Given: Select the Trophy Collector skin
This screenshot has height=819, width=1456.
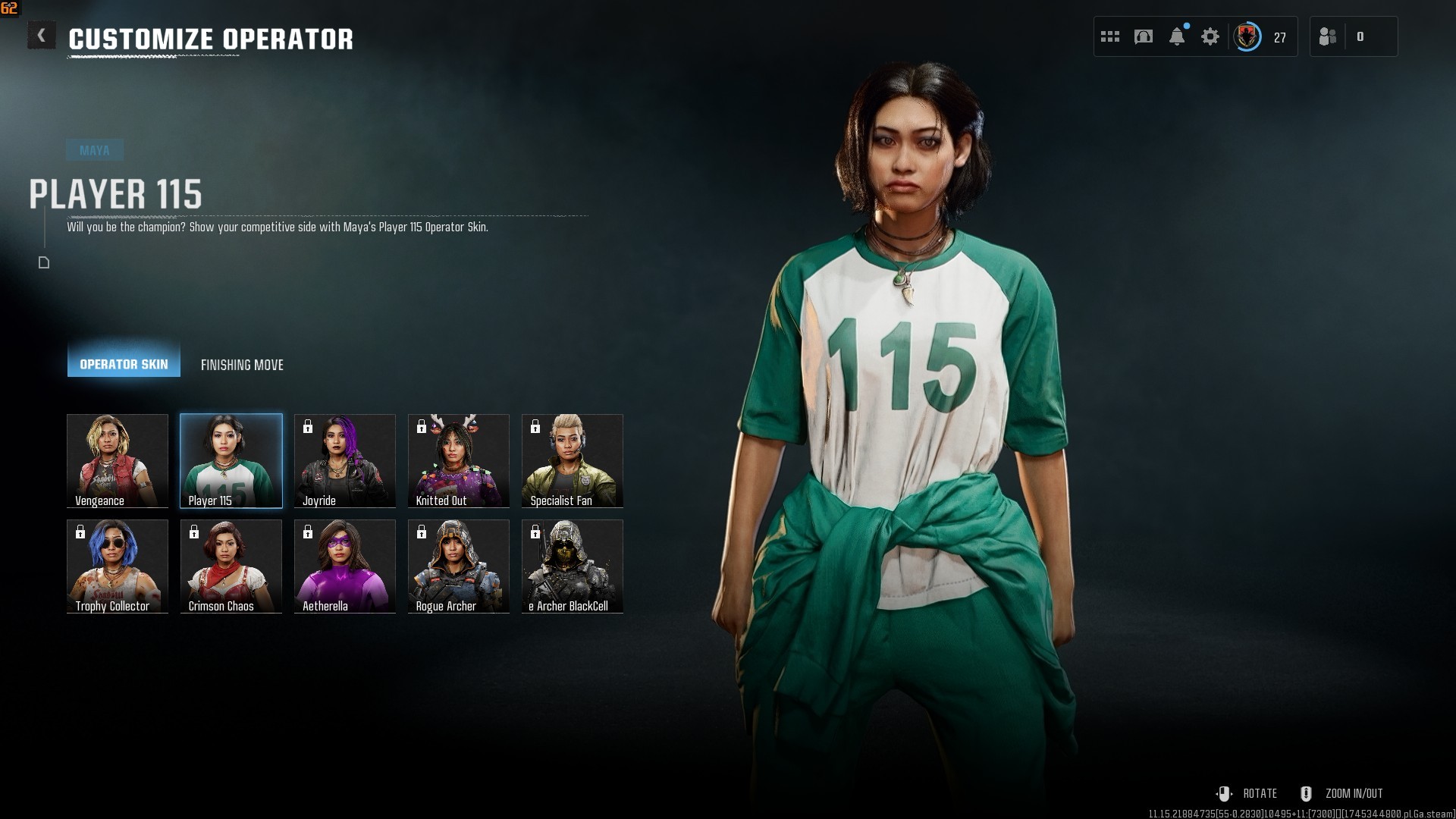Looking at the screenshot, I should pyautogui.click(x=118, y=566).
